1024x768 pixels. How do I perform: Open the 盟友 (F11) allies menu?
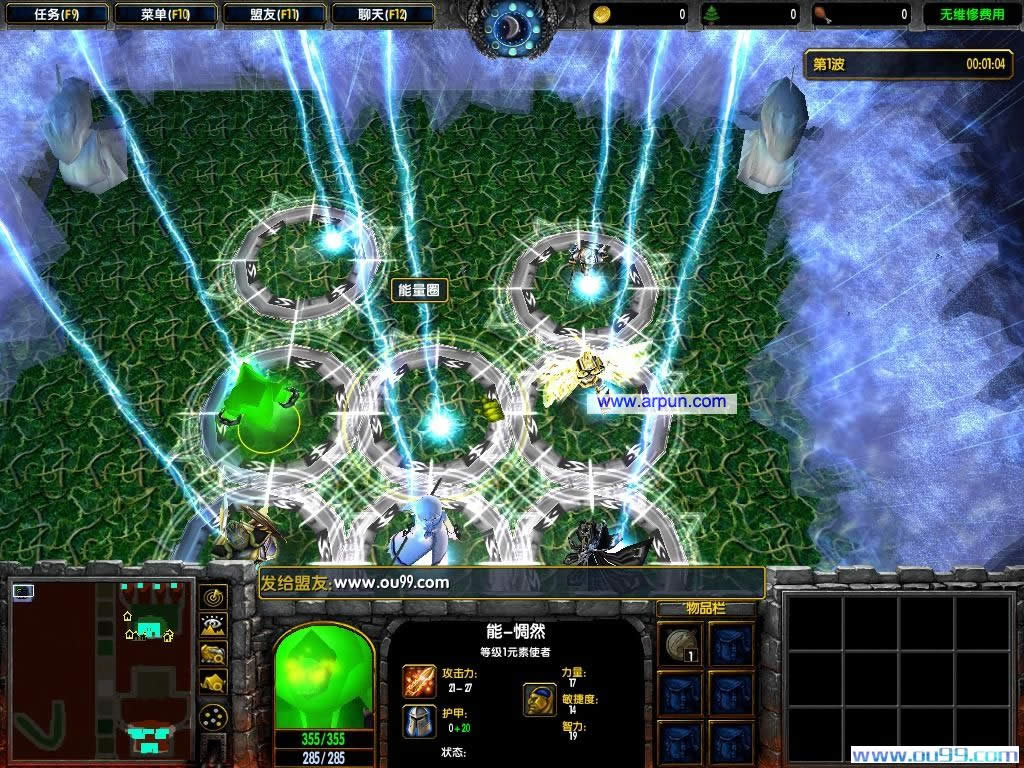click(274, 14)
